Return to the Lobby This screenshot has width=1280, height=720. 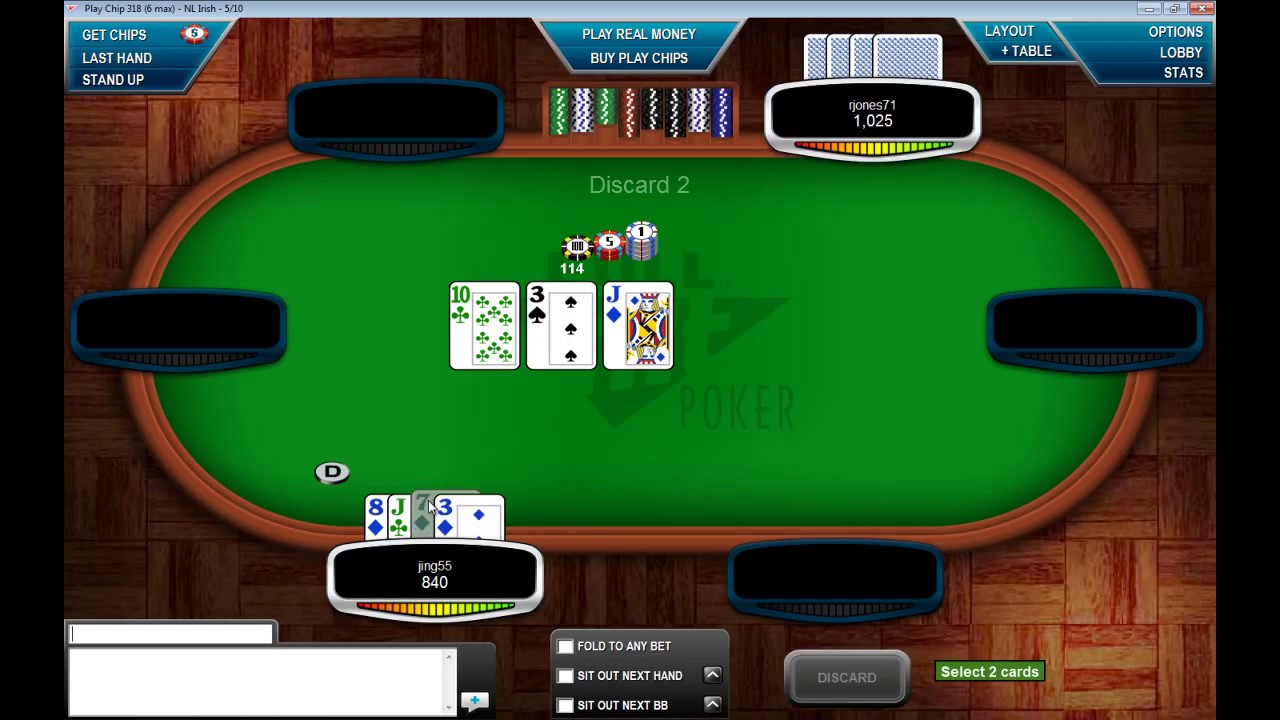click(x=1181, y=52)
